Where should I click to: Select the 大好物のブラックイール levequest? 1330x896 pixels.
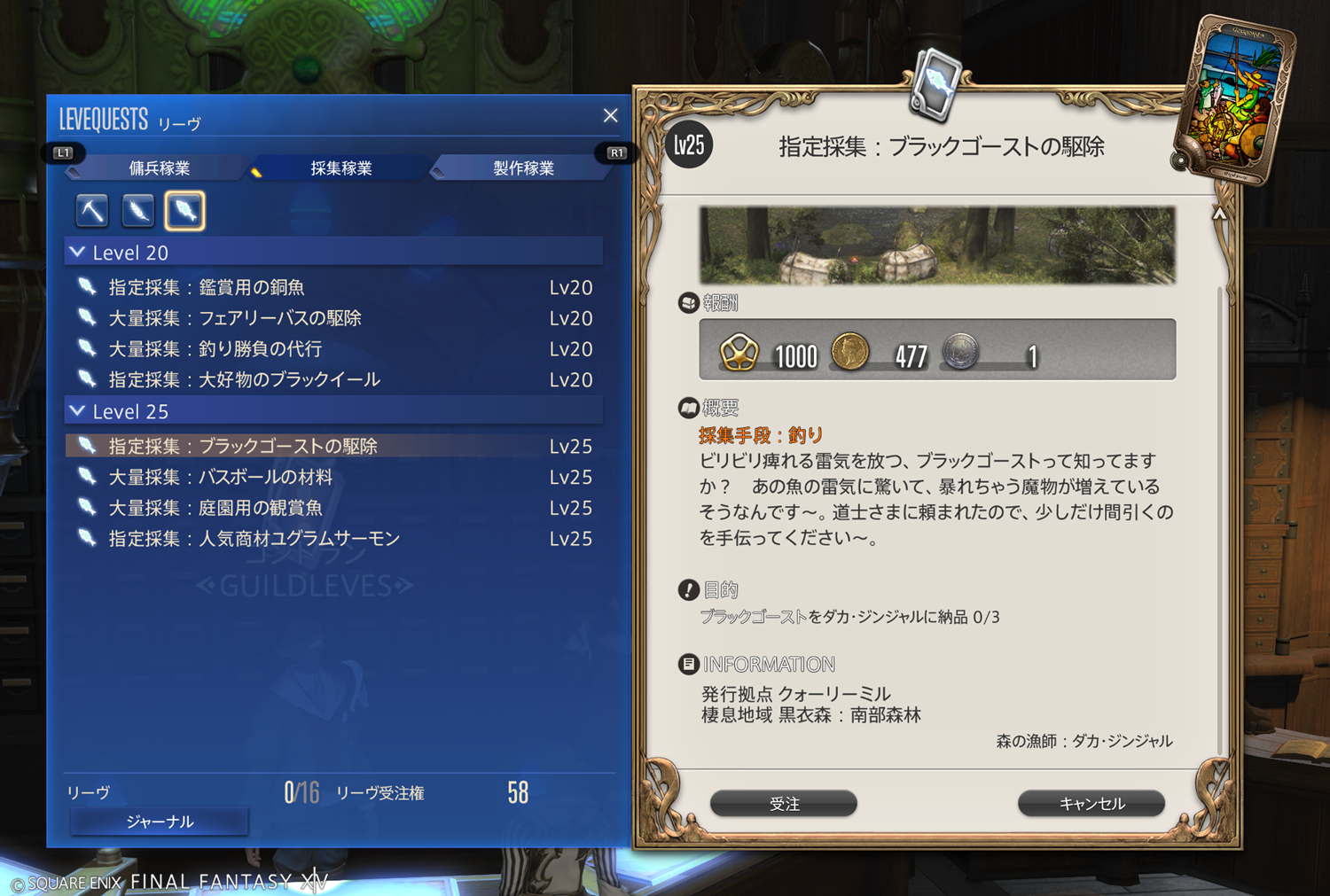pos(245,380)
